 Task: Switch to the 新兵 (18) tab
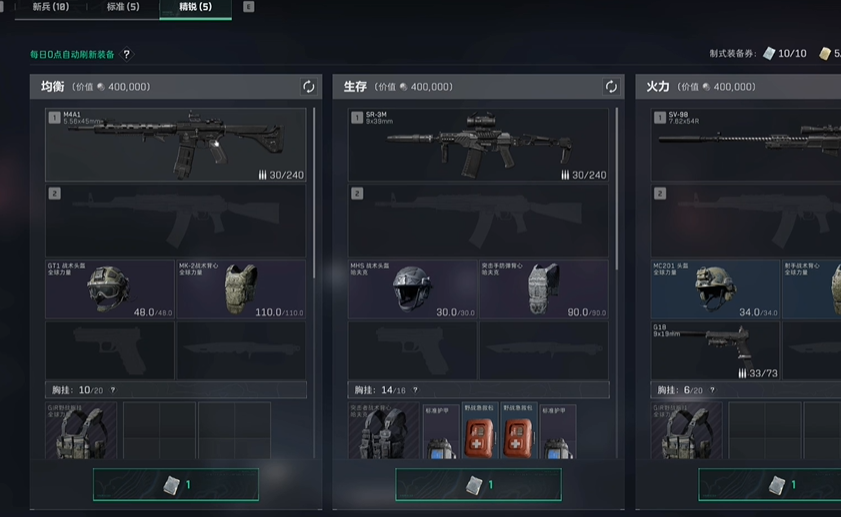(x=50, y=7)
